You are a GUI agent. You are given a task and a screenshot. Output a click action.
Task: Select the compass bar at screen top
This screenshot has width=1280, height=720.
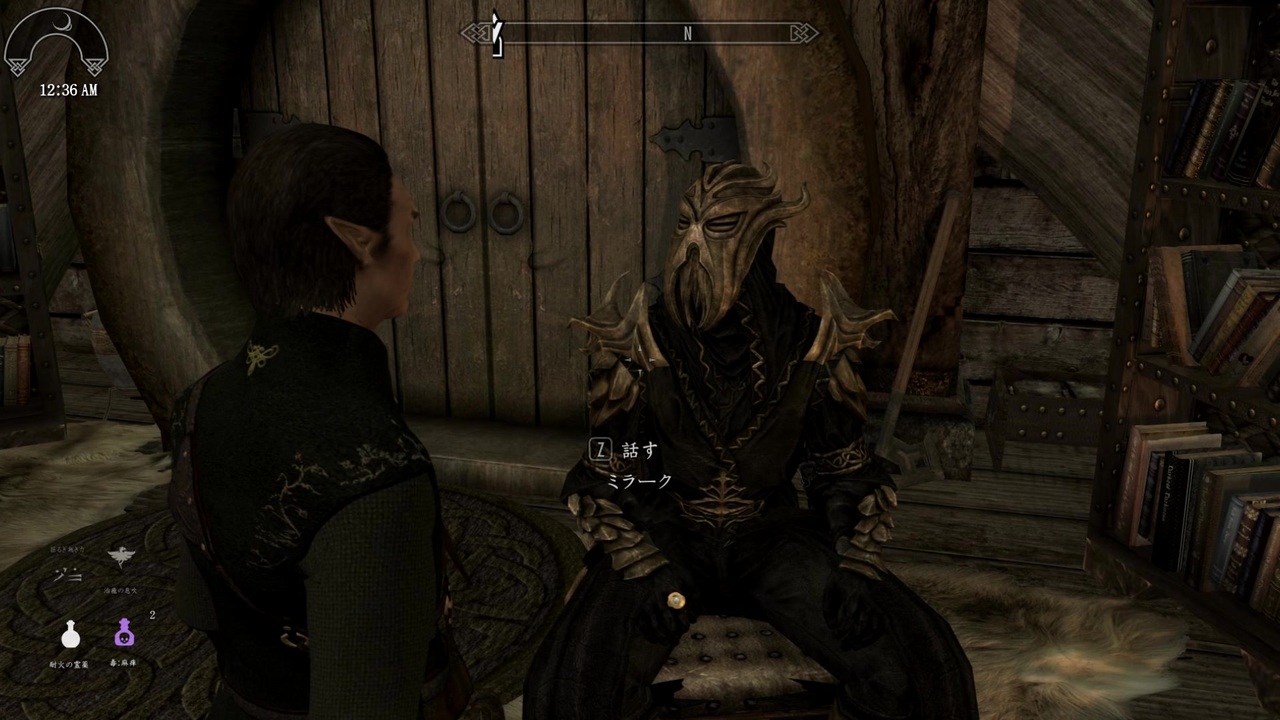tap(638, 32)
